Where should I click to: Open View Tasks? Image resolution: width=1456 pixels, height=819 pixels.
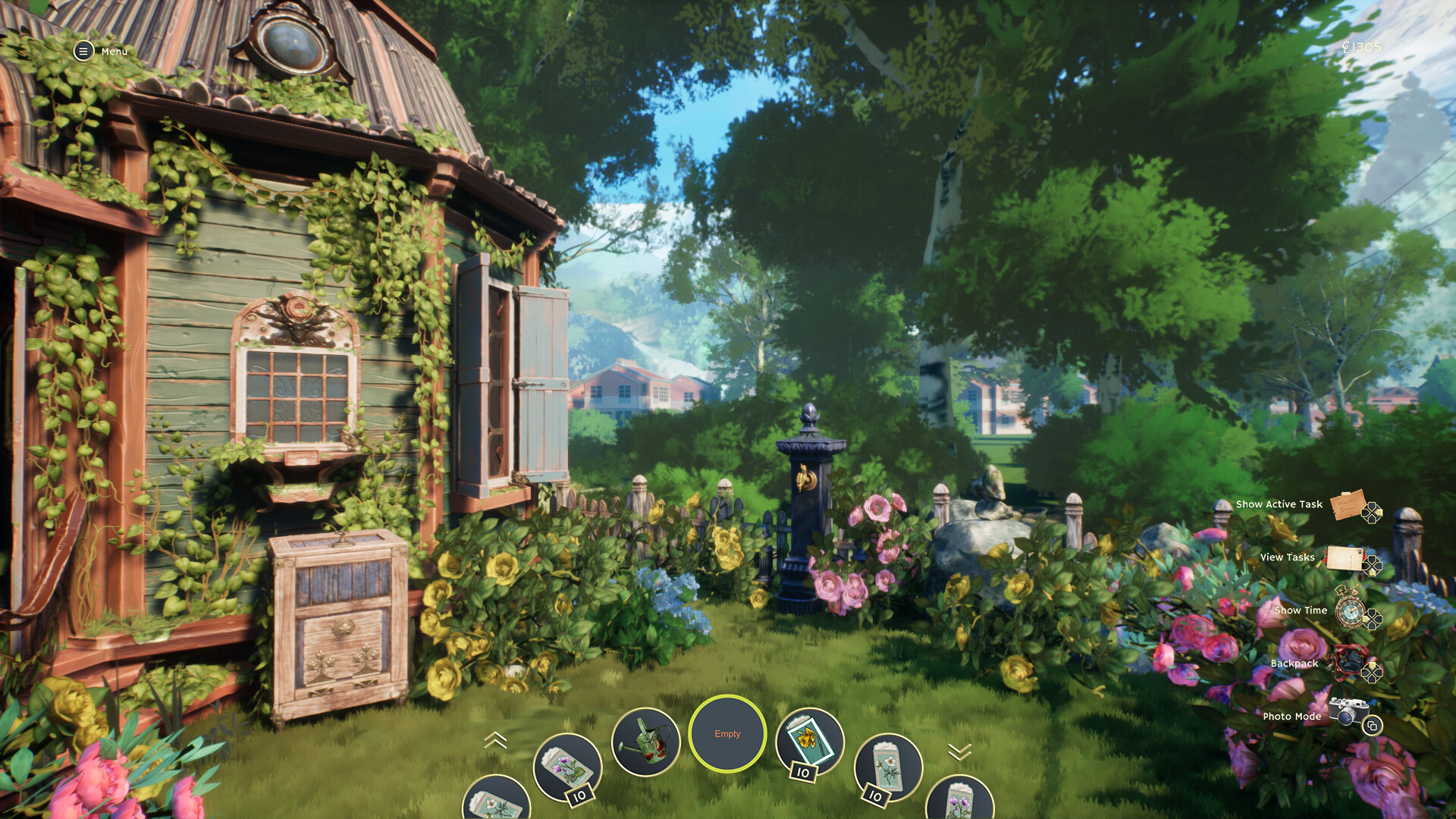point(1287,557)
